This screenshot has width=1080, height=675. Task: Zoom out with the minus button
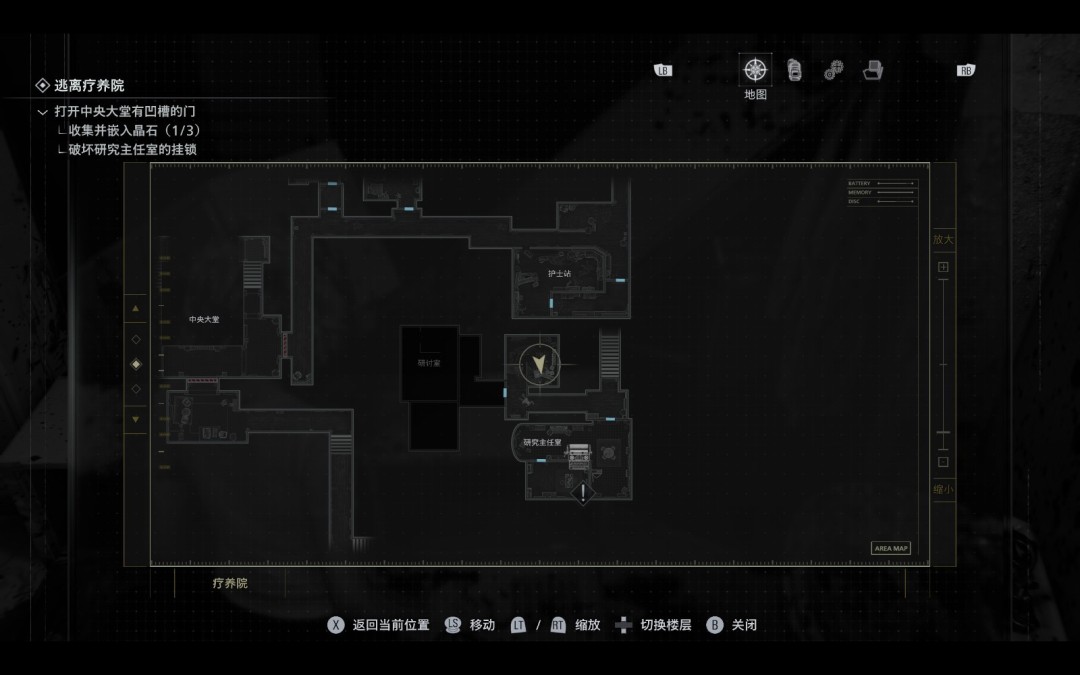(x=943, y=462)
